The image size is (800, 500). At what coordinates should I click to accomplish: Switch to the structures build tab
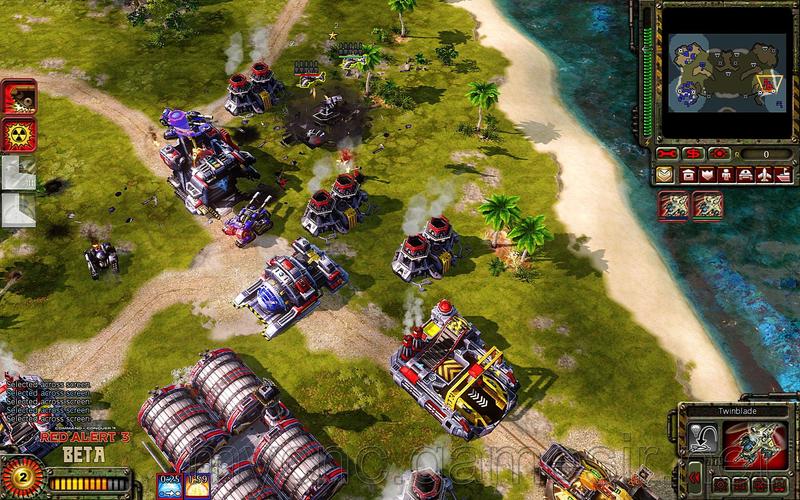688,175
